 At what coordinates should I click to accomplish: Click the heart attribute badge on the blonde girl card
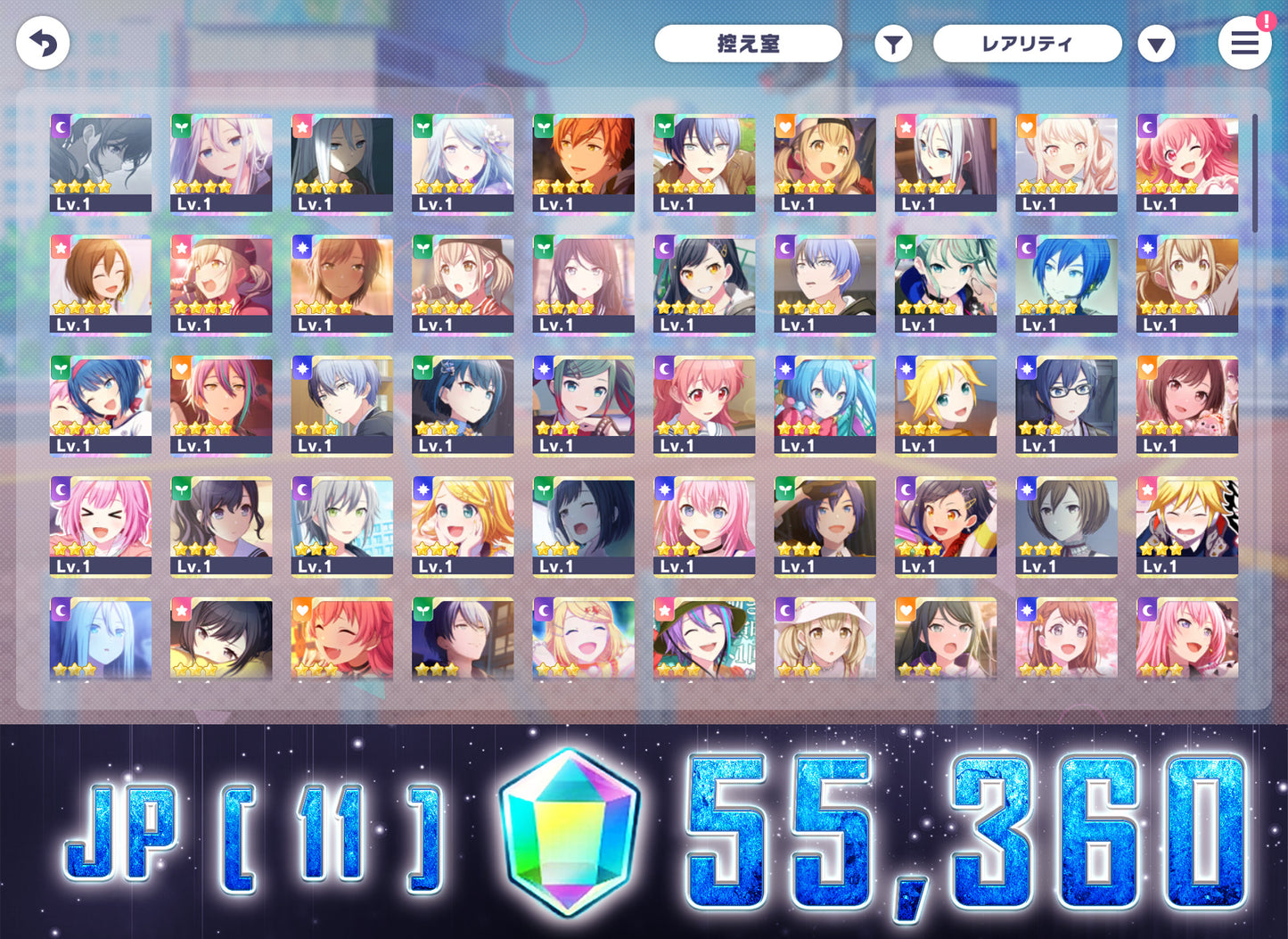pos(785,127)
